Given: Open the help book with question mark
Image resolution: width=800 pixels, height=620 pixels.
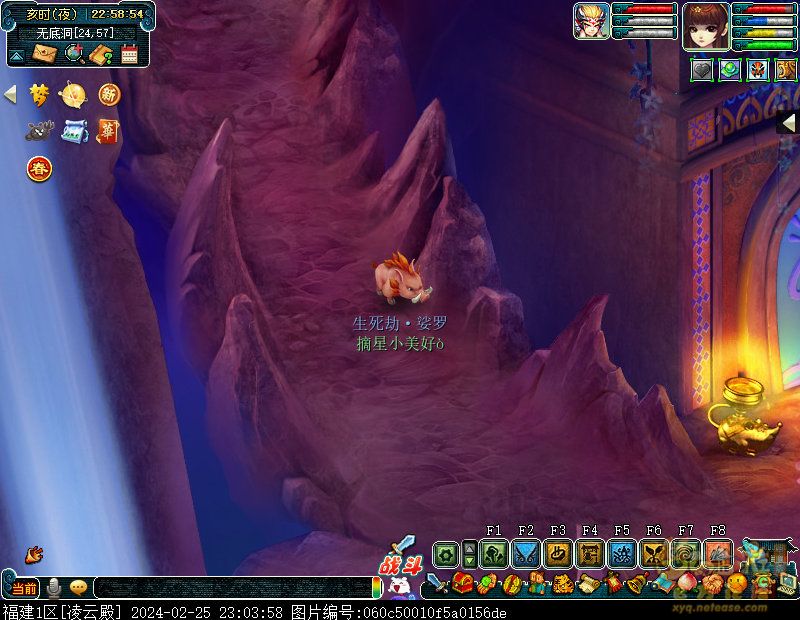Looking at the screenshot, I should 101,54.
